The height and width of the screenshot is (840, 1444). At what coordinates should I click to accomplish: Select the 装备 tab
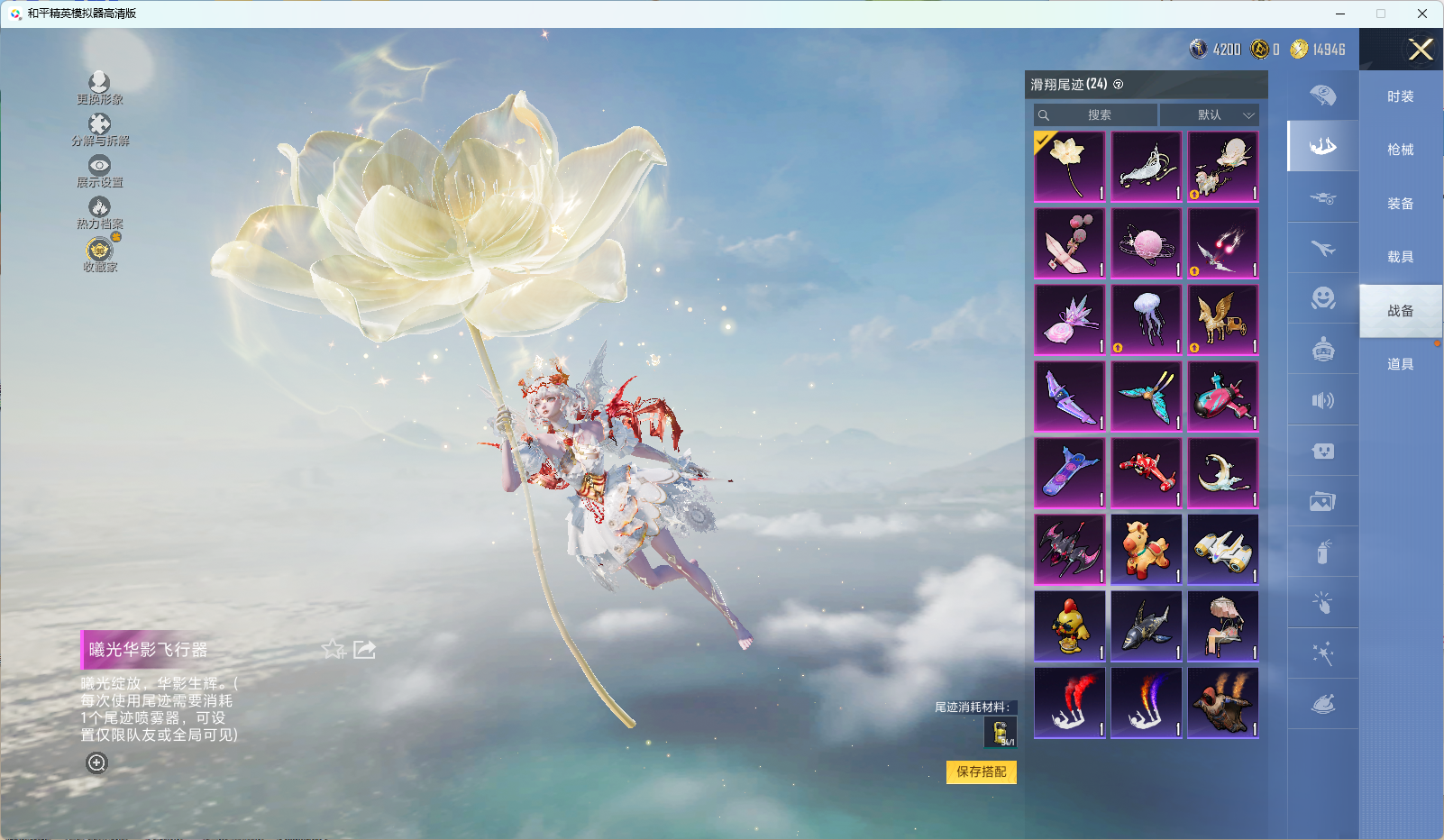point(1400,204)
